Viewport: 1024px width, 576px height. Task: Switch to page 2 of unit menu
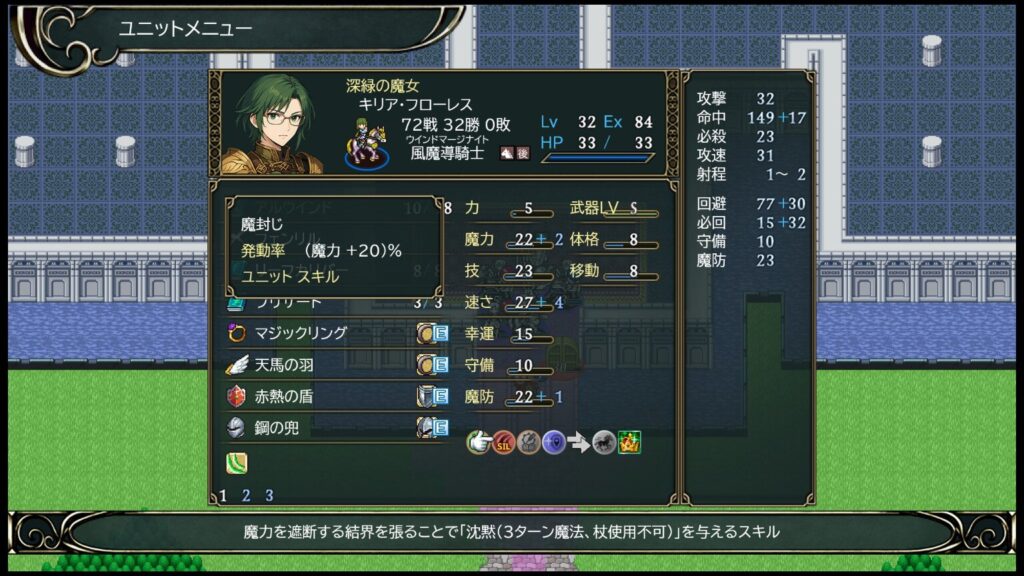pos(246,495)
